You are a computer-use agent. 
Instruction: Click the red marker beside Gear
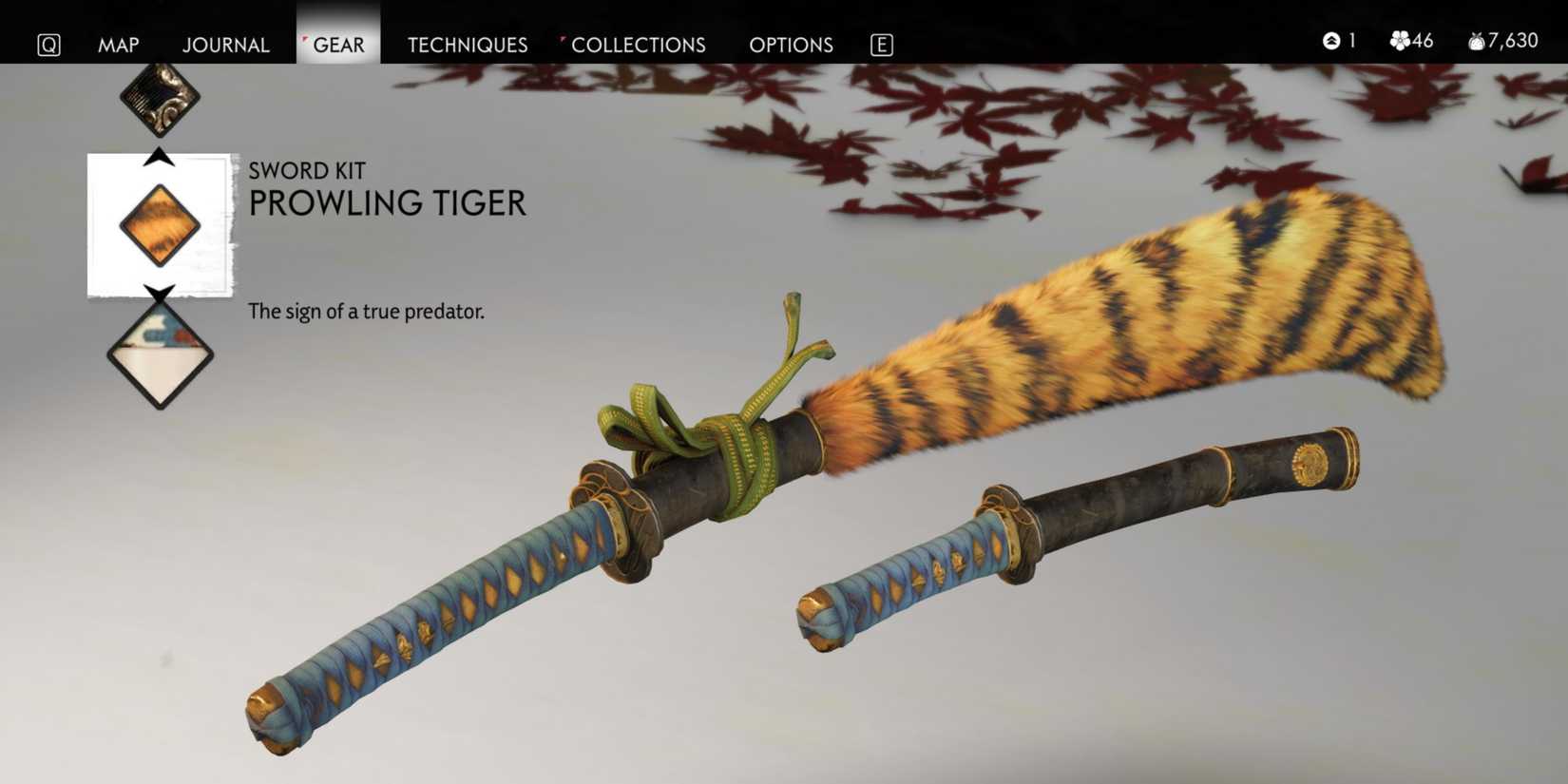tap(303, 36)
